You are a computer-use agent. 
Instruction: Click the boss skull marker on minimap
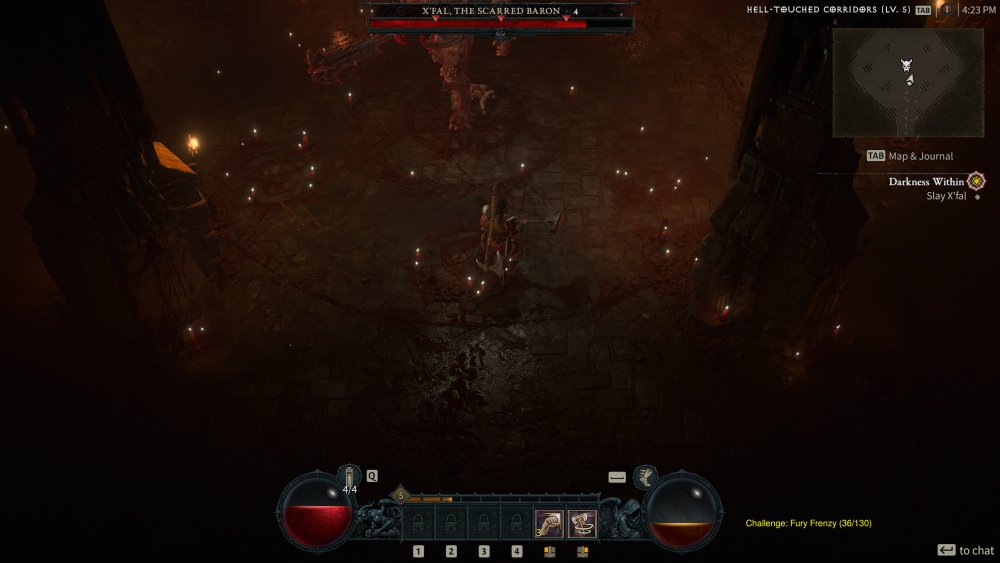(906, 65)
